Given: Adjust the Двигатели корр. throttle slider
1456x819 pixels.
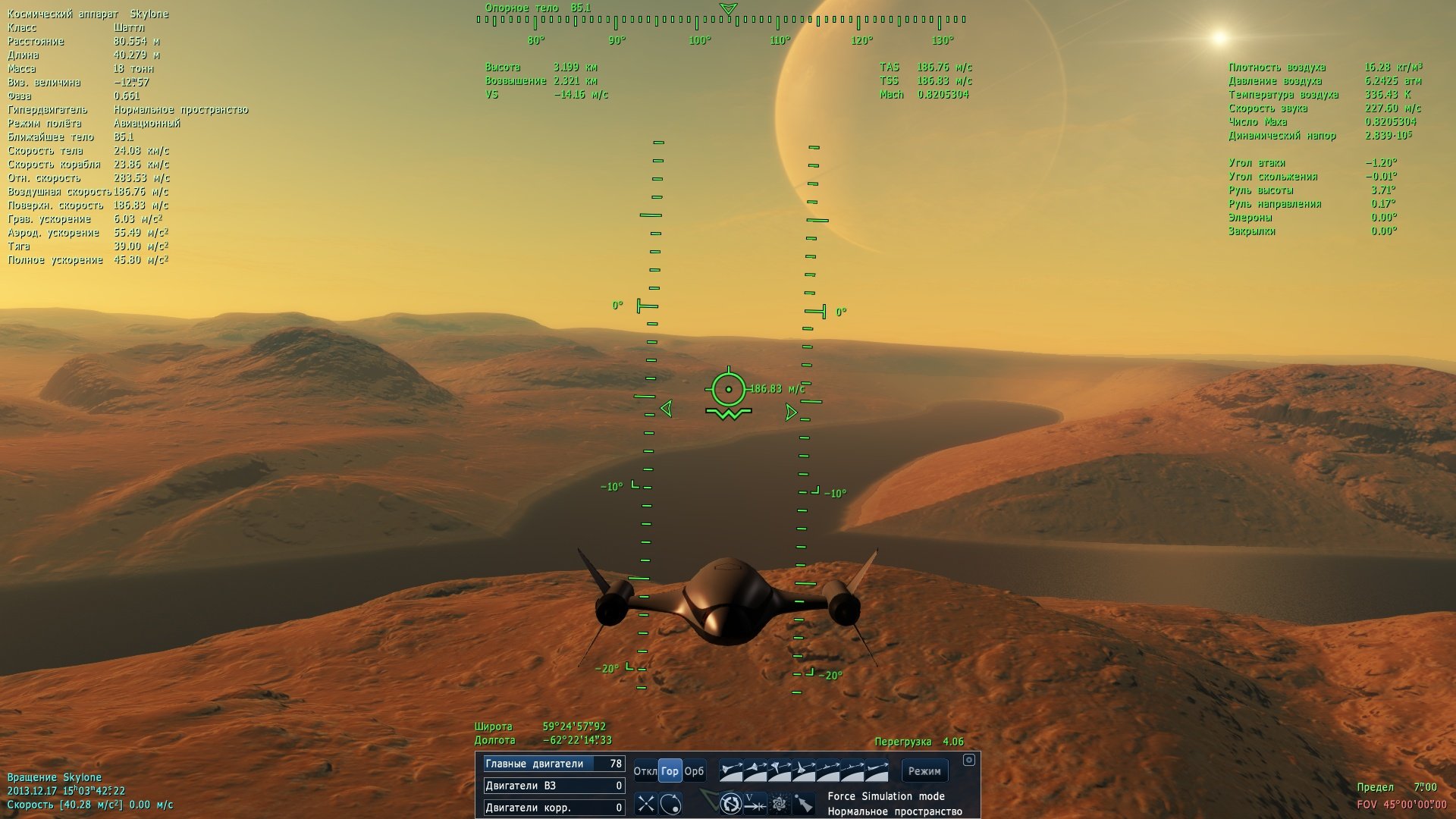Looking at the screenshot, I should click(554, 808).
